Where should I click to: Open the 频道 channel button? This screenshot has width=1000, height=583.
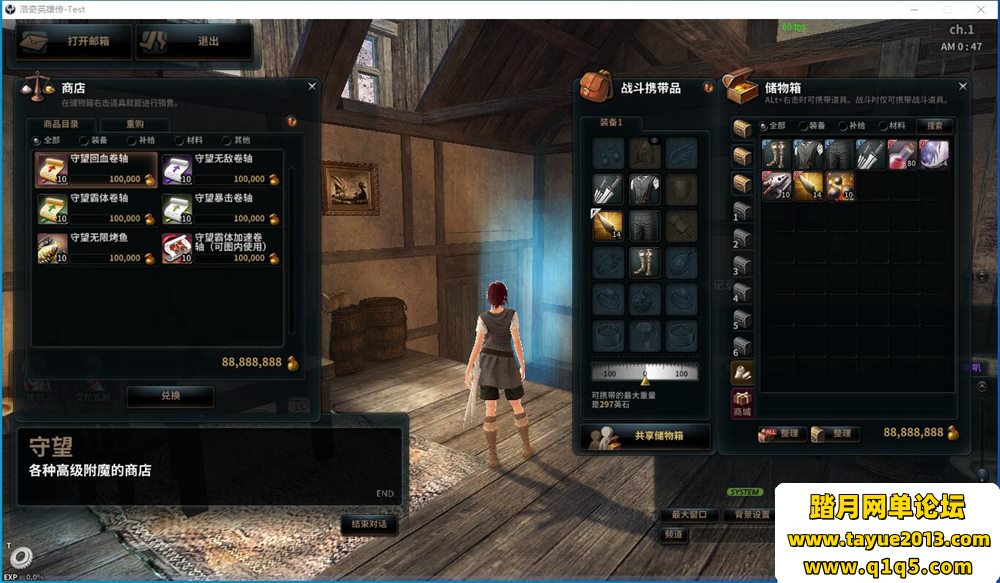click(675, 534)
